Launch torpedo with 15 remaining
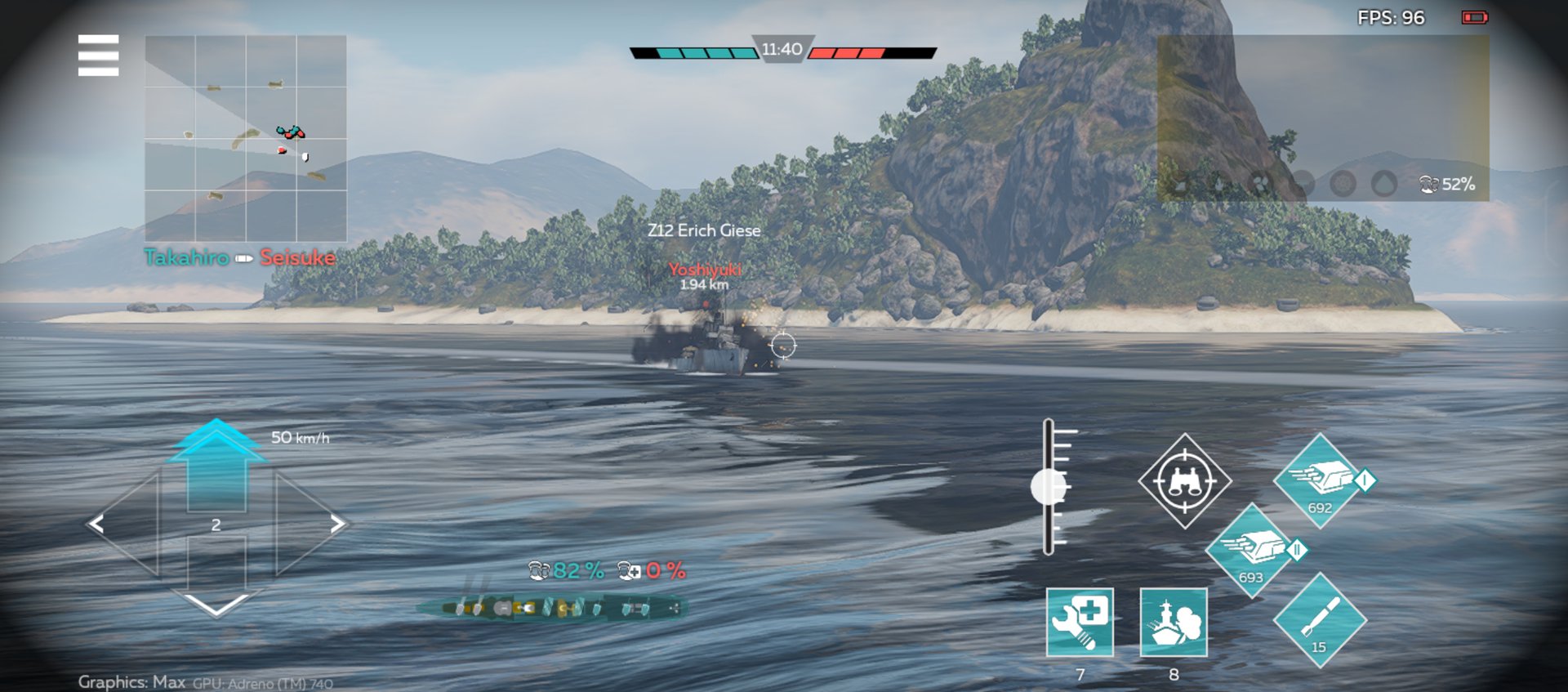Viewport: 1568px width, 692px height. [1319, 620]
